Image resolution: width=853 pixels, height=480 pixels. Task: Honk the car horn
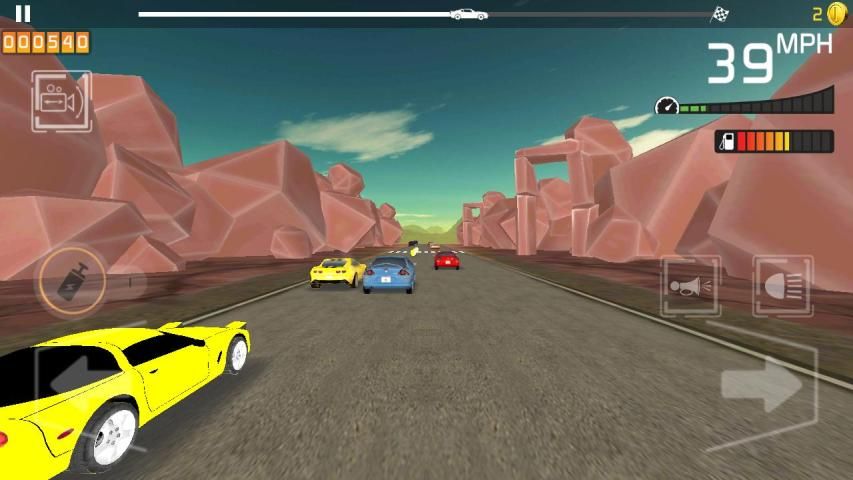coord(690,287)
